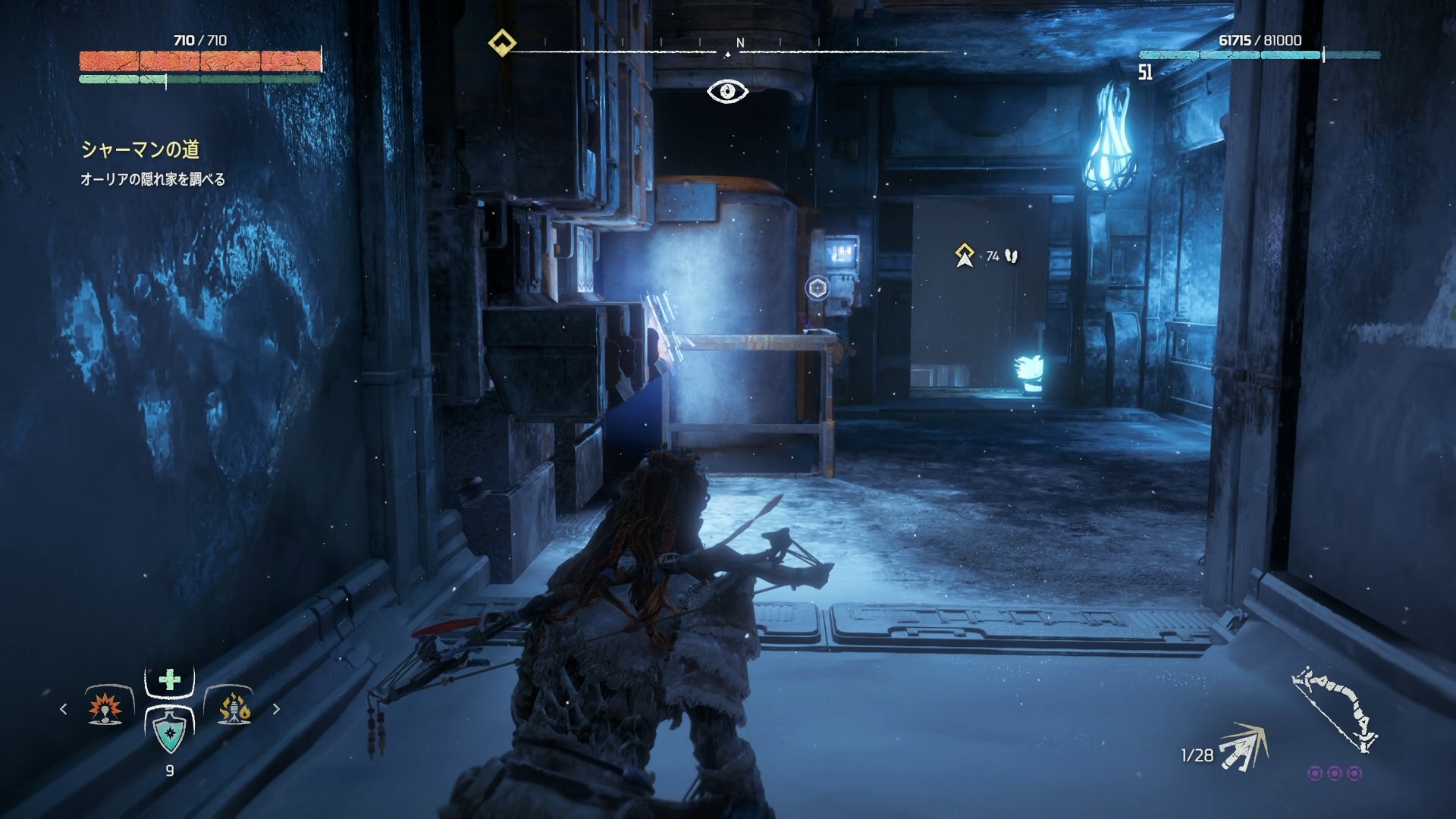Select the quest waypoint marker showing 74
Viewport: 1456px width, 819px height.
coord(965,256)
